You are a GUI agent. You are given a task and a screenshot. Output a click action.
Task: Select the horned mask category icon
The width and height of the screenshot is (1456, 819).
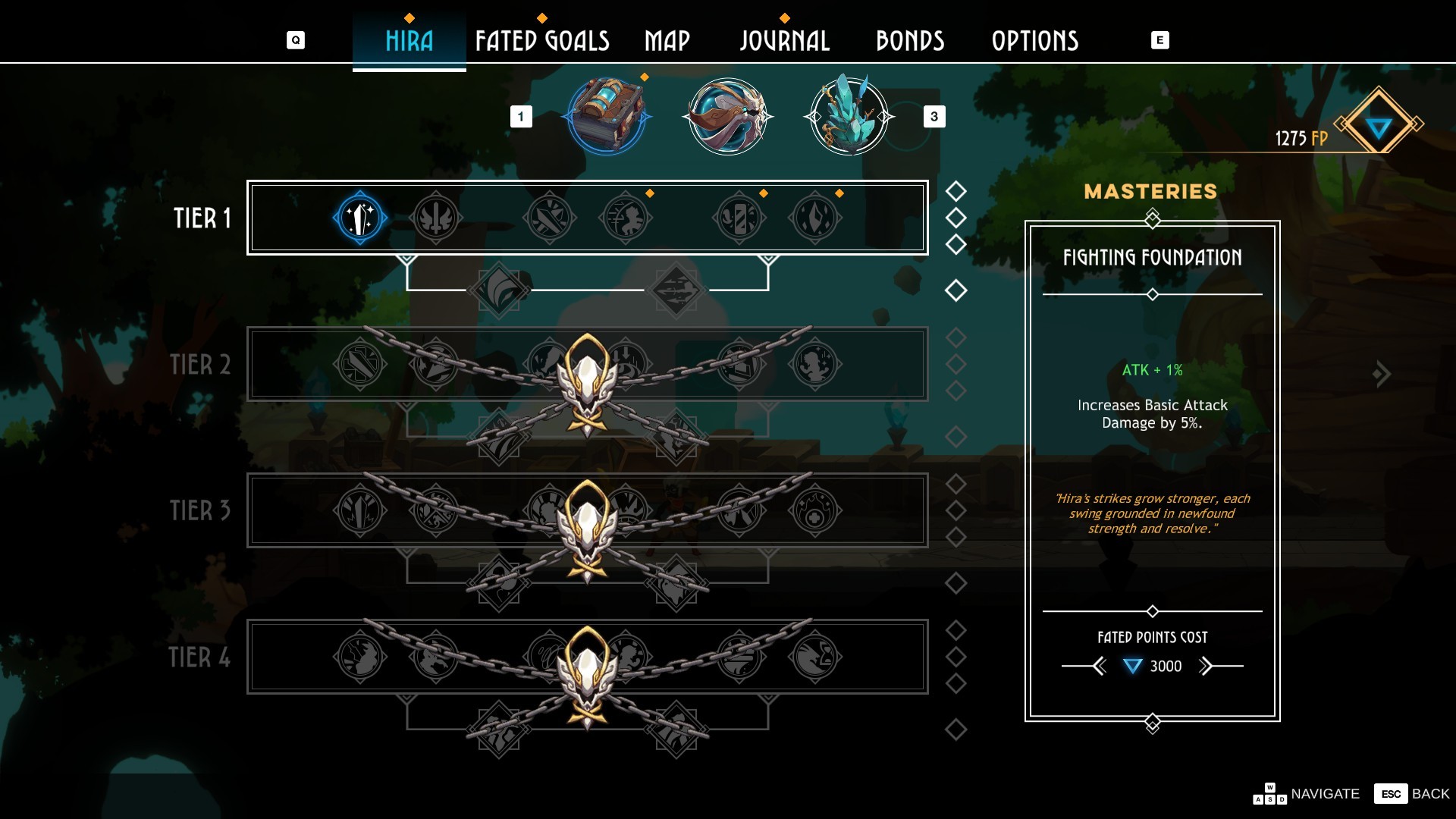tap(728, 117)
